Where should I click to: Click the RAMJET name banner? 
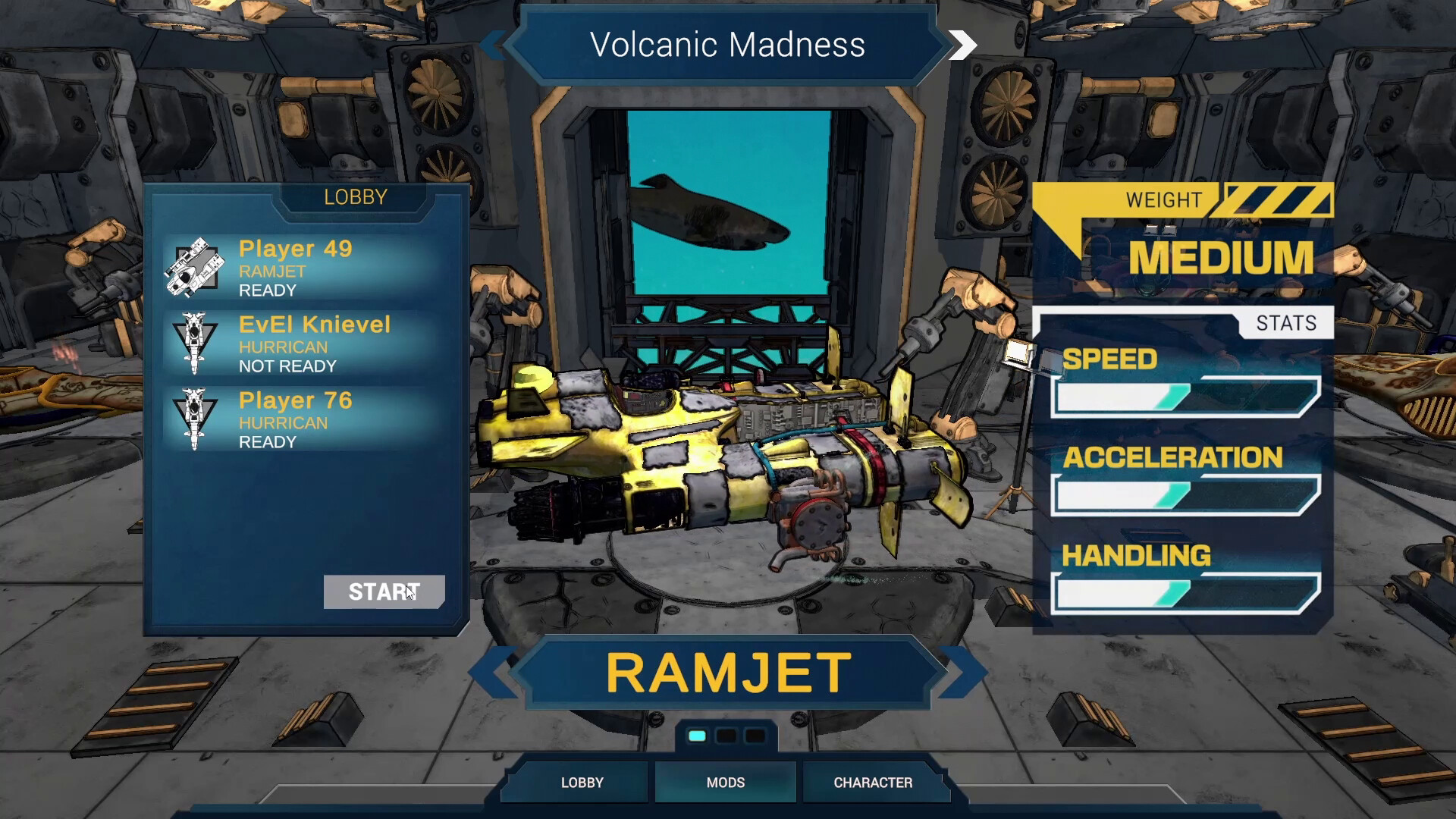(x=726, y=671)
